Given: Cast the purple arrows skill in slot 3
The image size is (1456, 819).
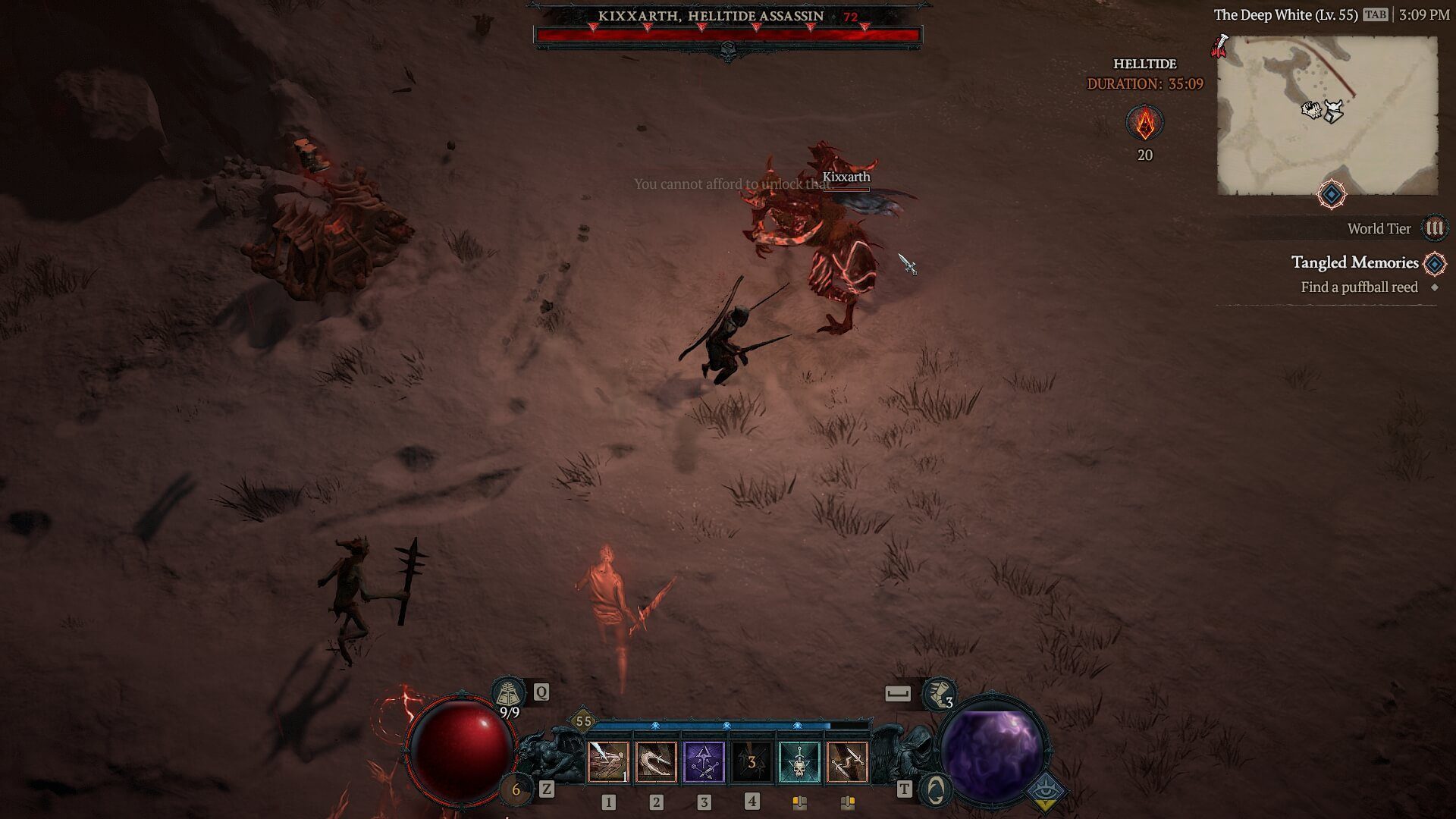Looking at the screenshot, I should [x=704, y=761].
